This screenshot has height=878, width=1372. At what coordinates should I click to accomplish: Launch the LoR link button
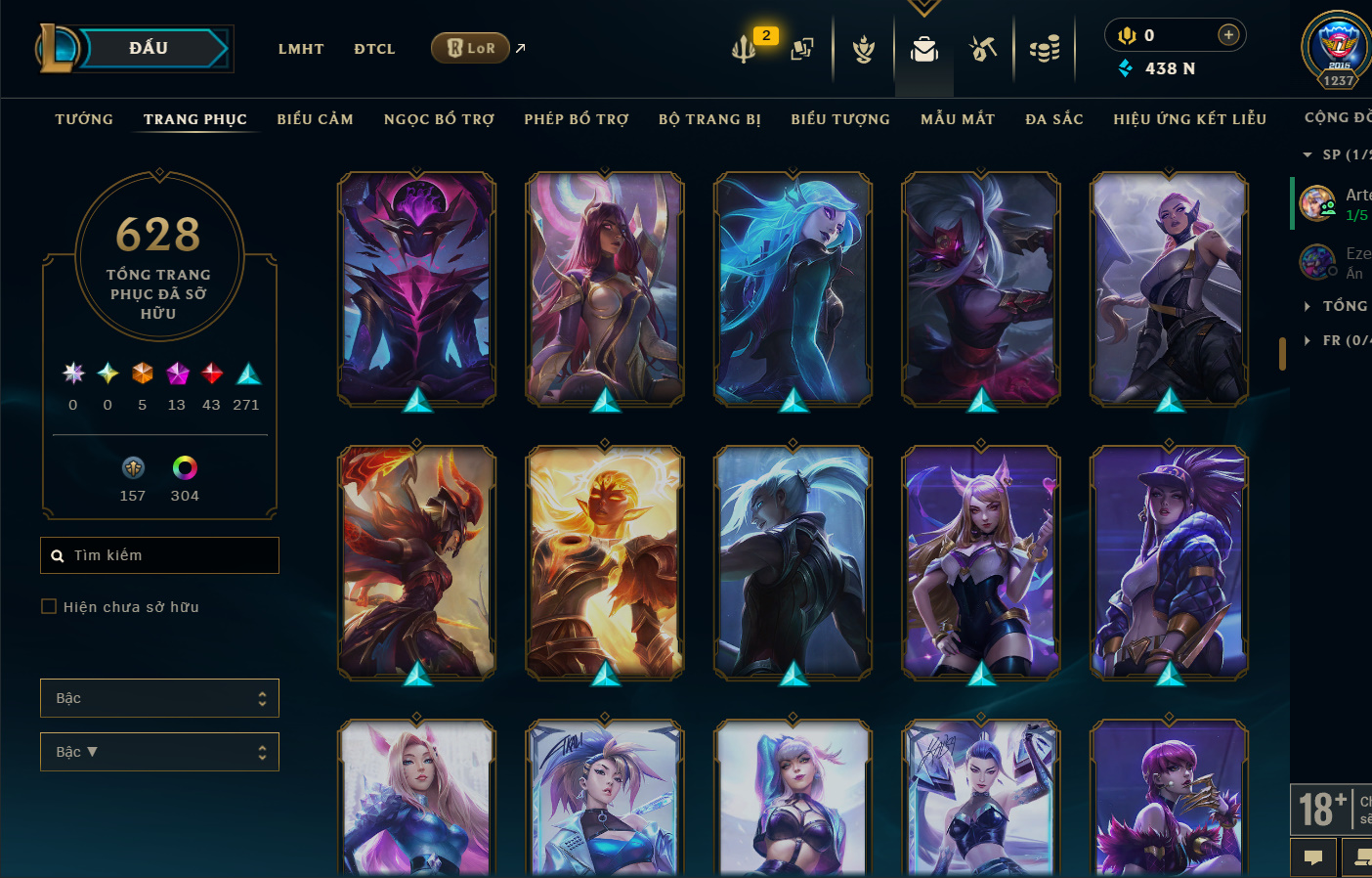[471, 48]
